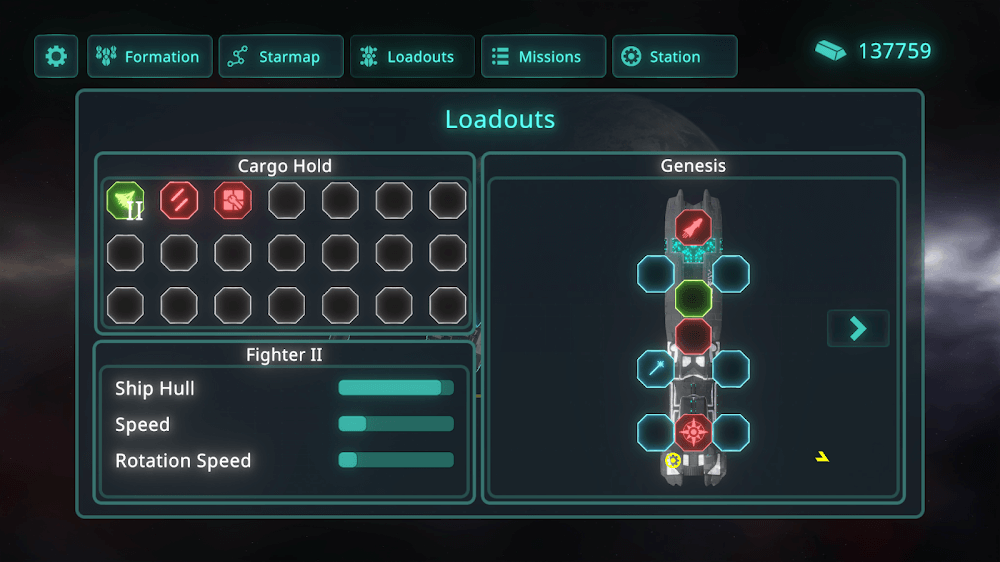Choose the red wrench module in cargo

coord(233,201)
